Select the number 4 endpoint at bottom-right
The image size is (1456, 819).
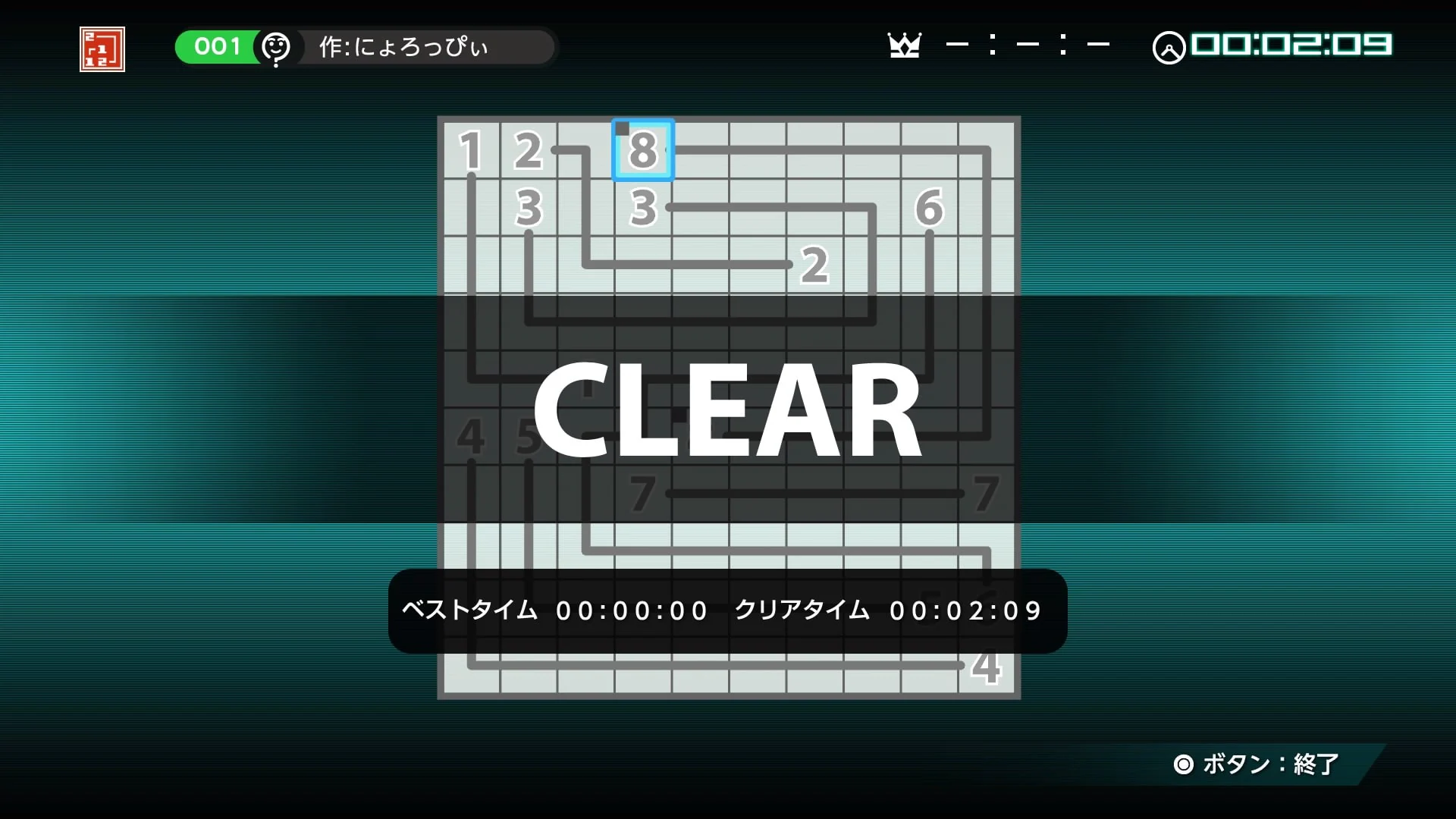pyautogui.click(x=985, y=667)
